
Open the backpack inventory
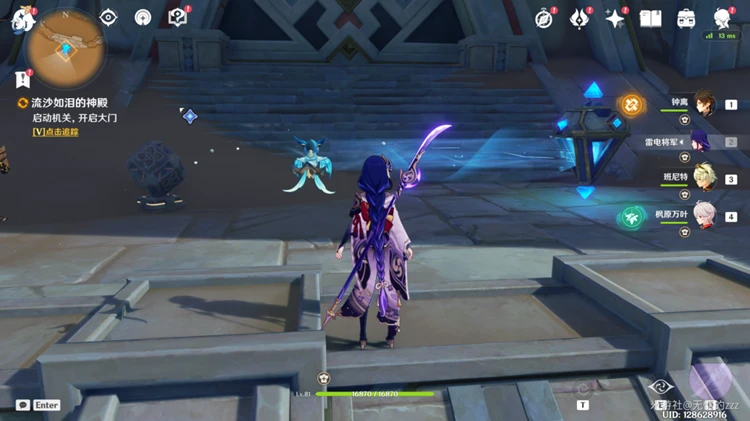pos(687,18)
